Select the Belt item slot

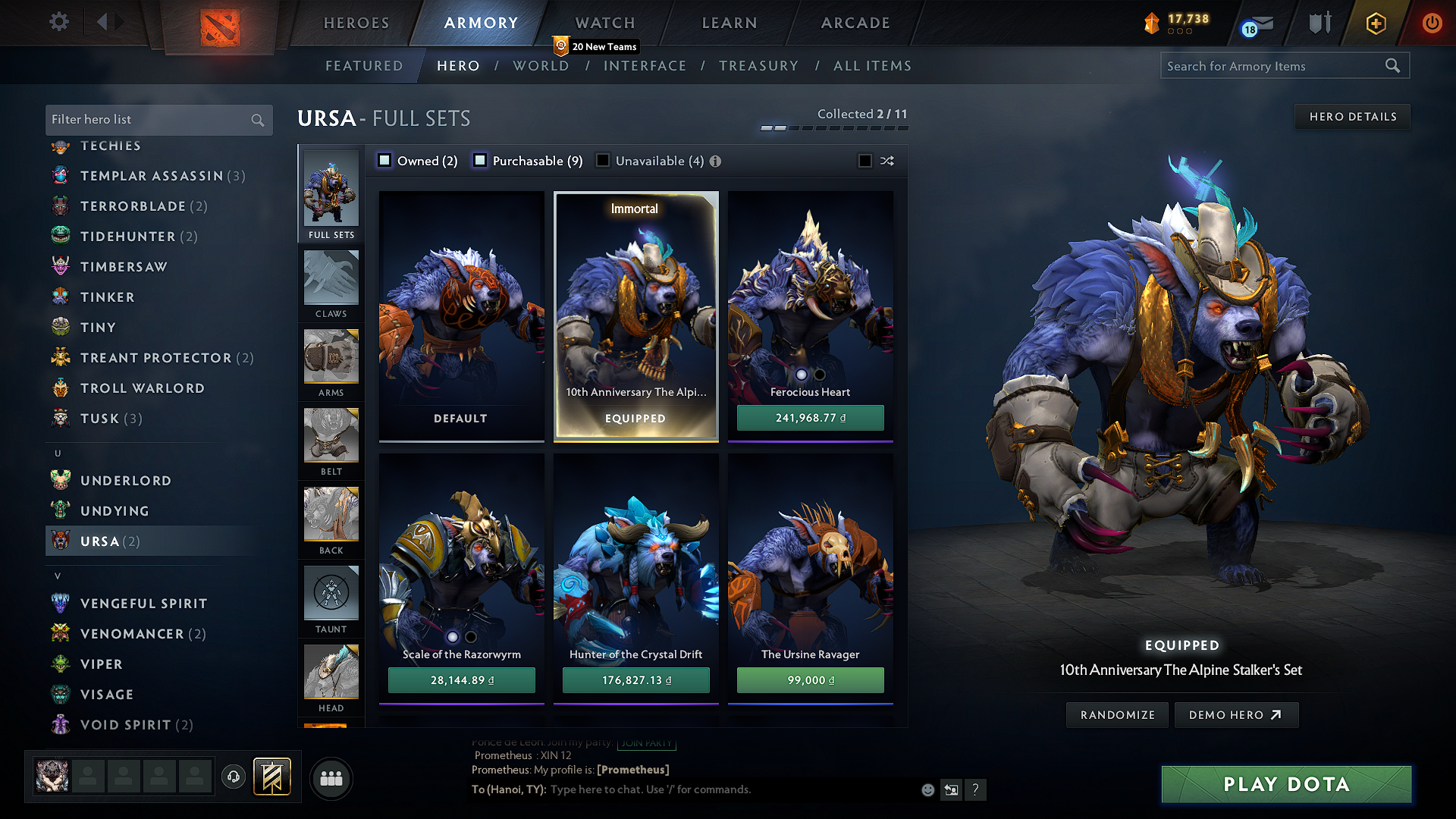pos(331,440)
